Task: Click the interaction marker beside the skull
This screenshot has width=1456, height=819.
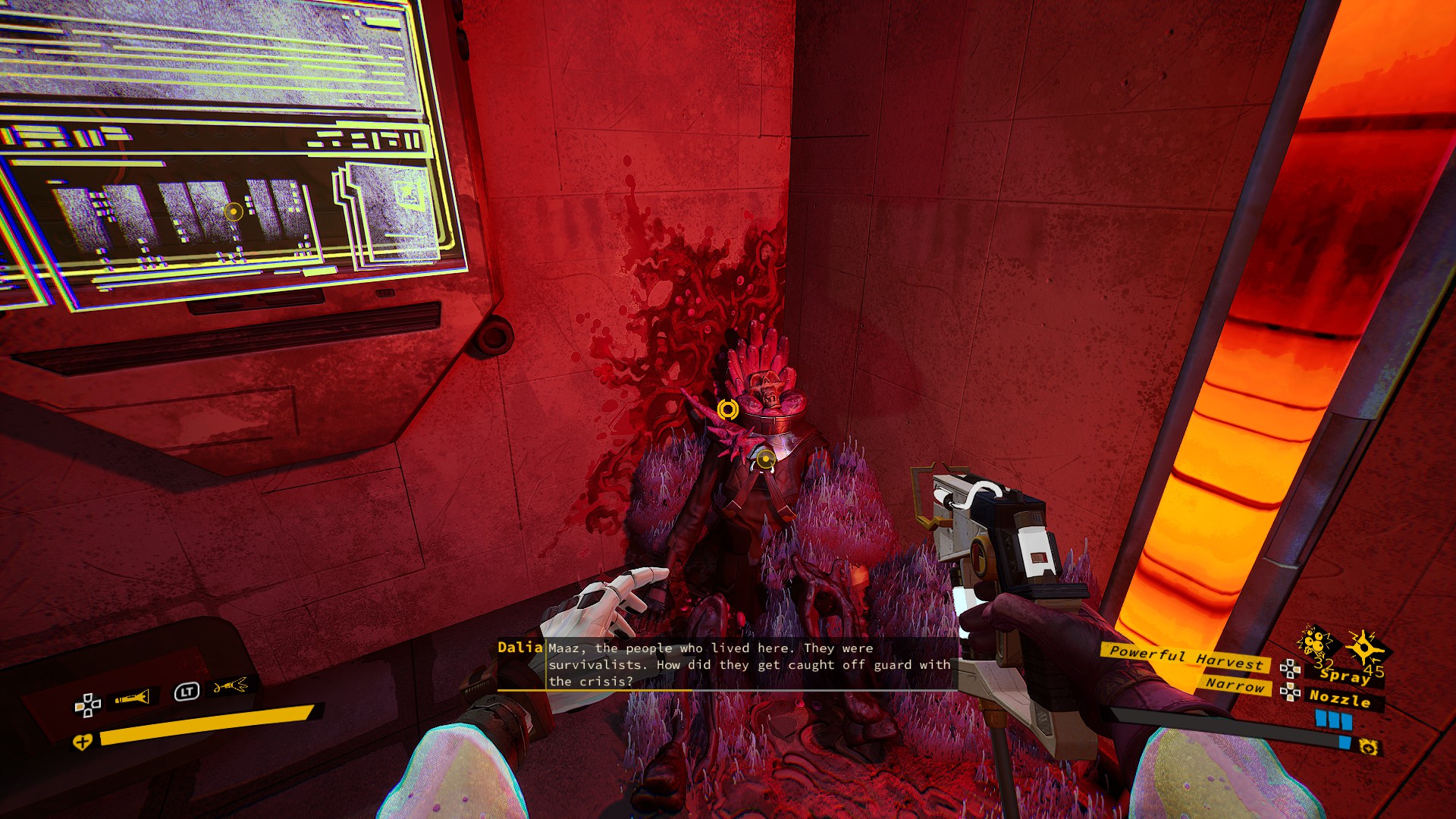Action: point(727,409)
